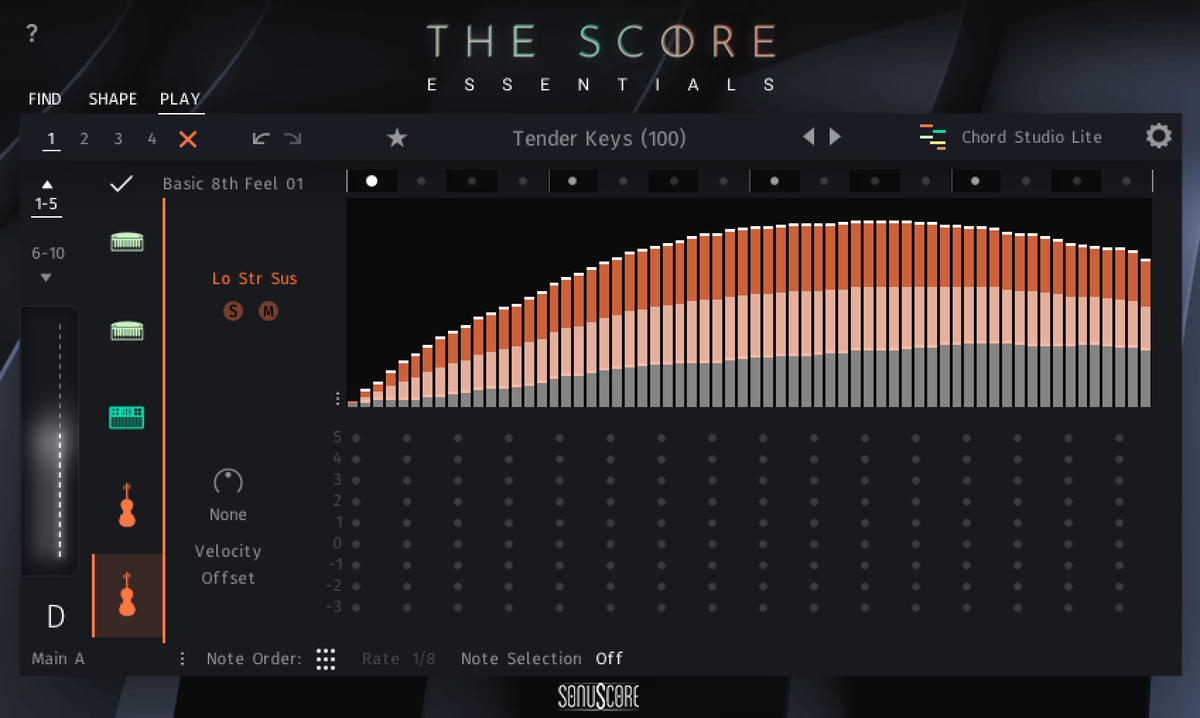The image size is (1200, 718).
Task: Click the orange X close icon
Action: (188, 139)
